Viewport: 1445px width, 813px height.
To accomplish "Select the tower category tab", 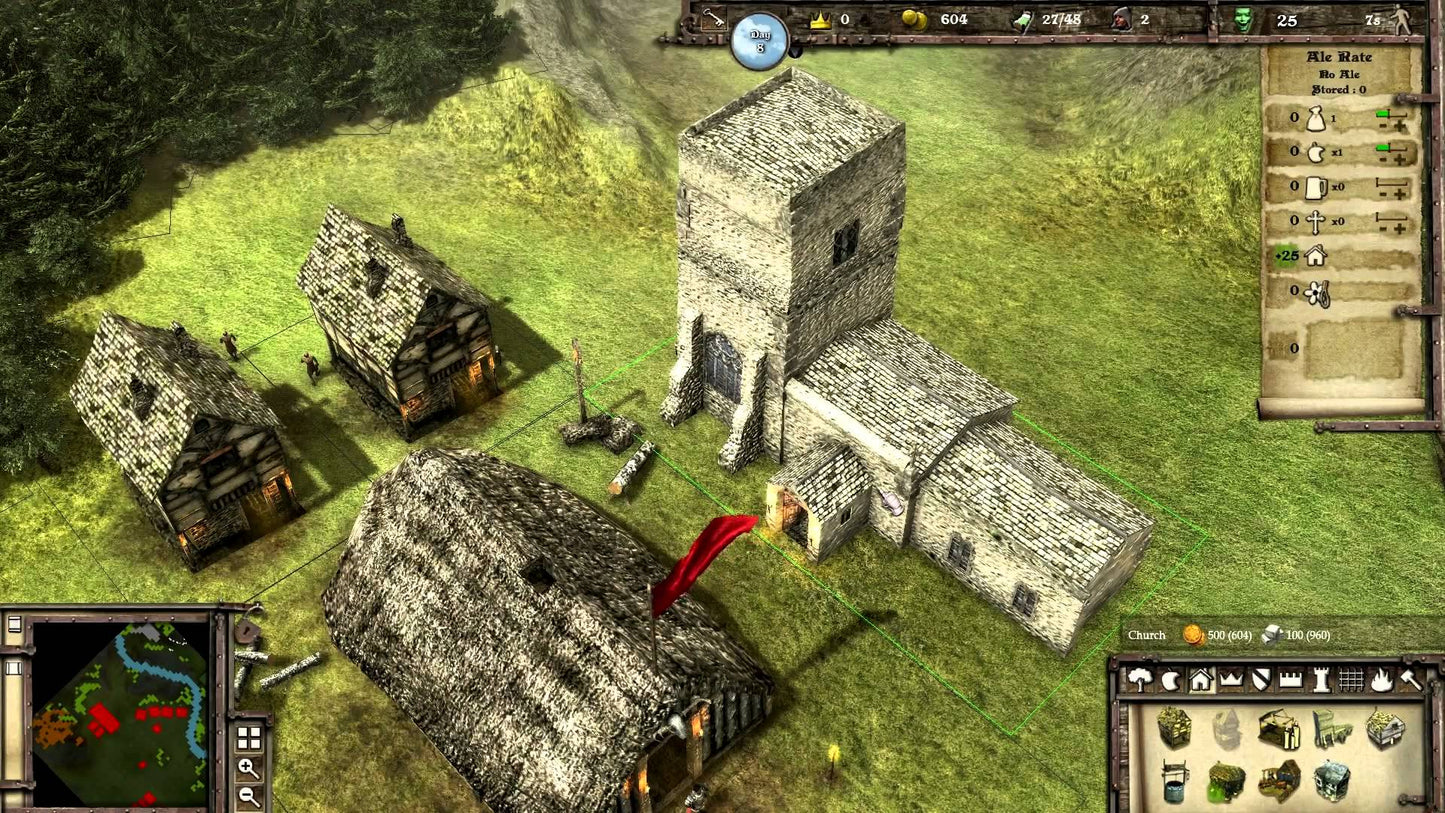I will pyautogui.click(x=1321, y=680).
